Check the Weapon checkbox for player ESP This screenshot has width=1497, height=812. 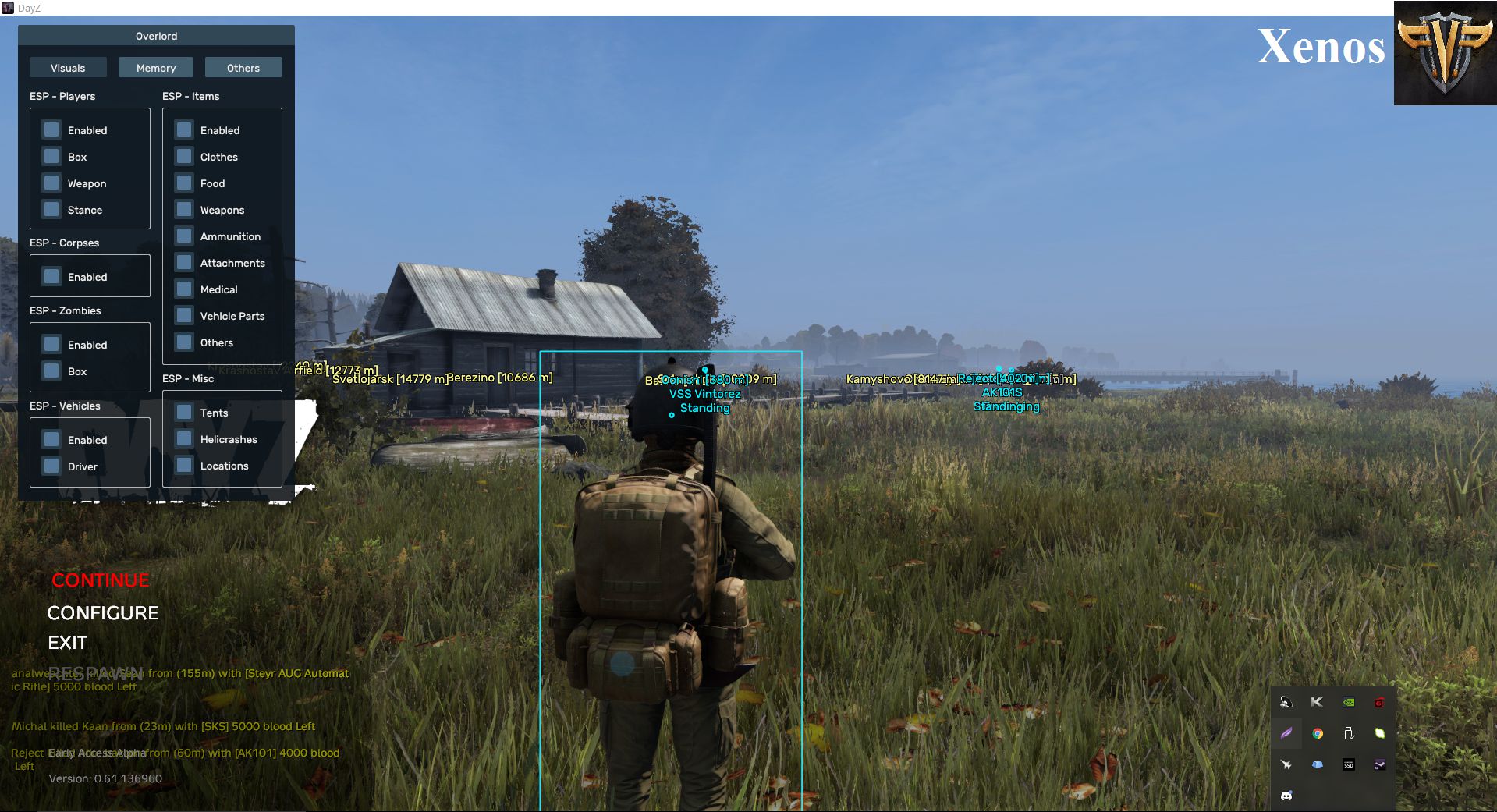point(51,183)
